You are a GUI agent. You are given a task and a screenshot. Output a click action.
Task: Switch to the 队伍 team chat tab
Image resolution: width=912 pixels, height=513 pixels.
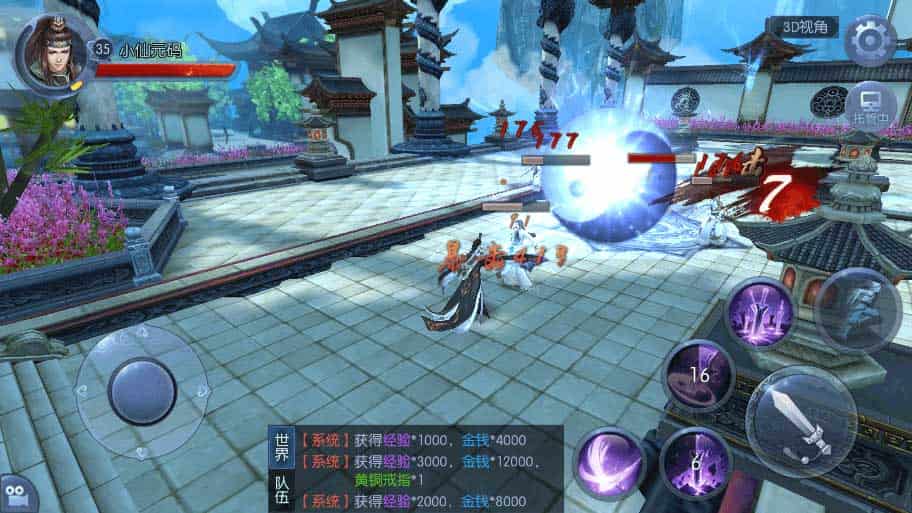tap(282, 489)
